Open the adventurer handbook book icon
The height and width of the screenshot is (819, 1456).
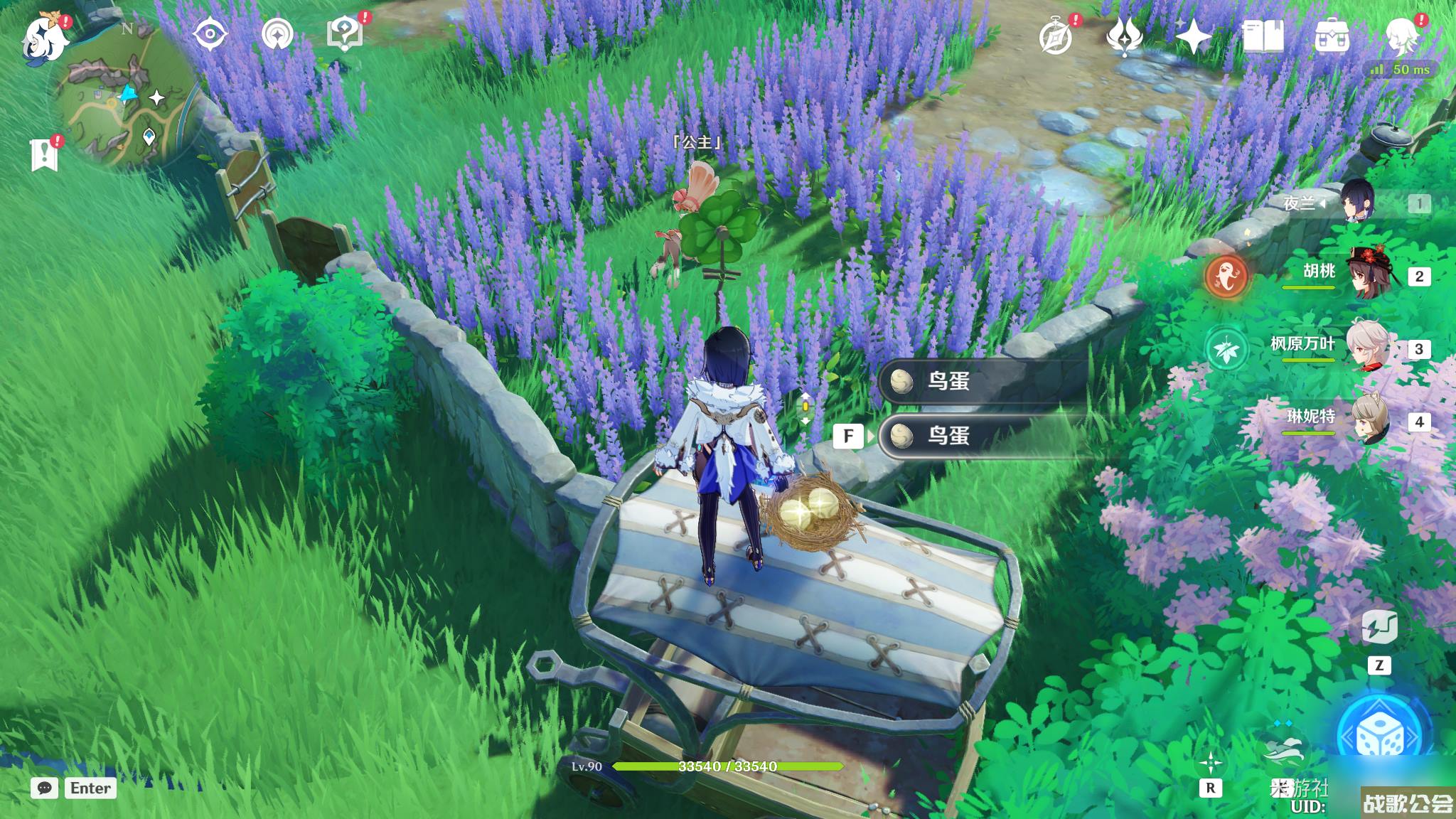point(1263,37)
